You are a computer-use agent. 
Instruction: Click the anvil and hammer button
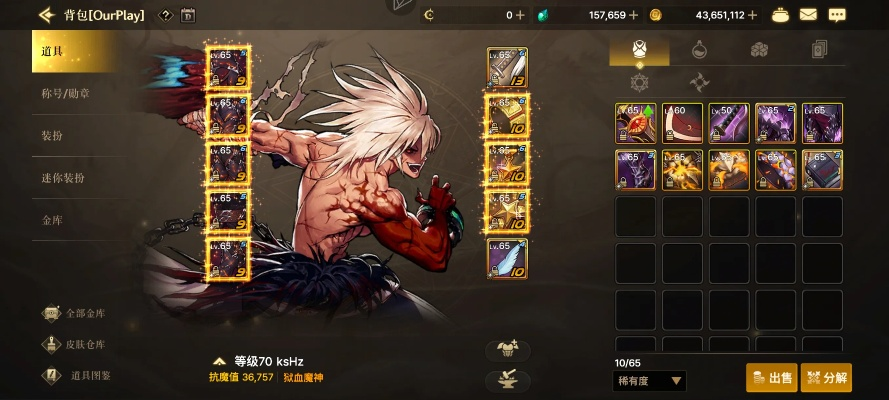(x=507, y=380)
